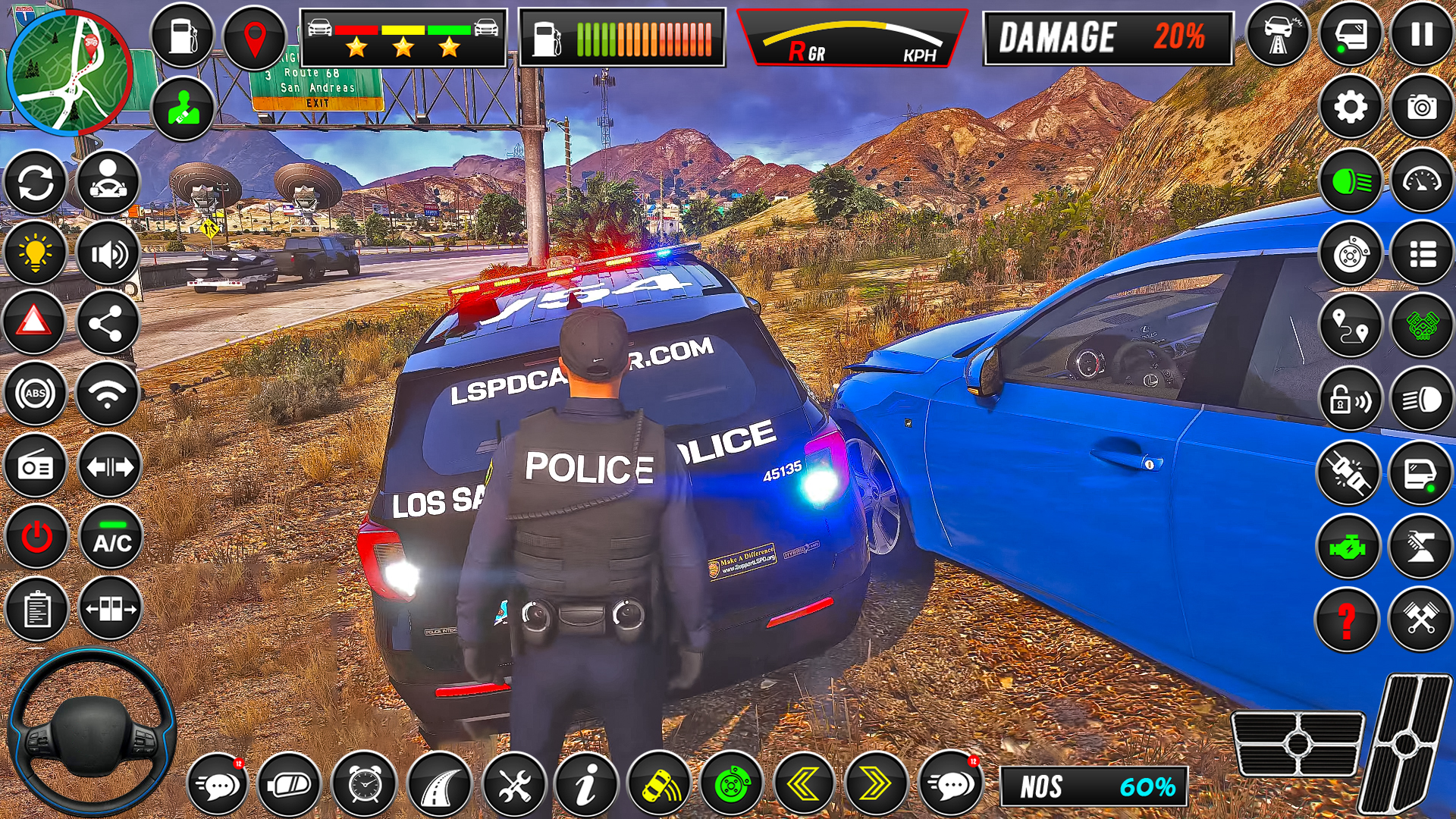1456x819 pixels.
Task: Turn the steering wheel control
Action: 91,733
